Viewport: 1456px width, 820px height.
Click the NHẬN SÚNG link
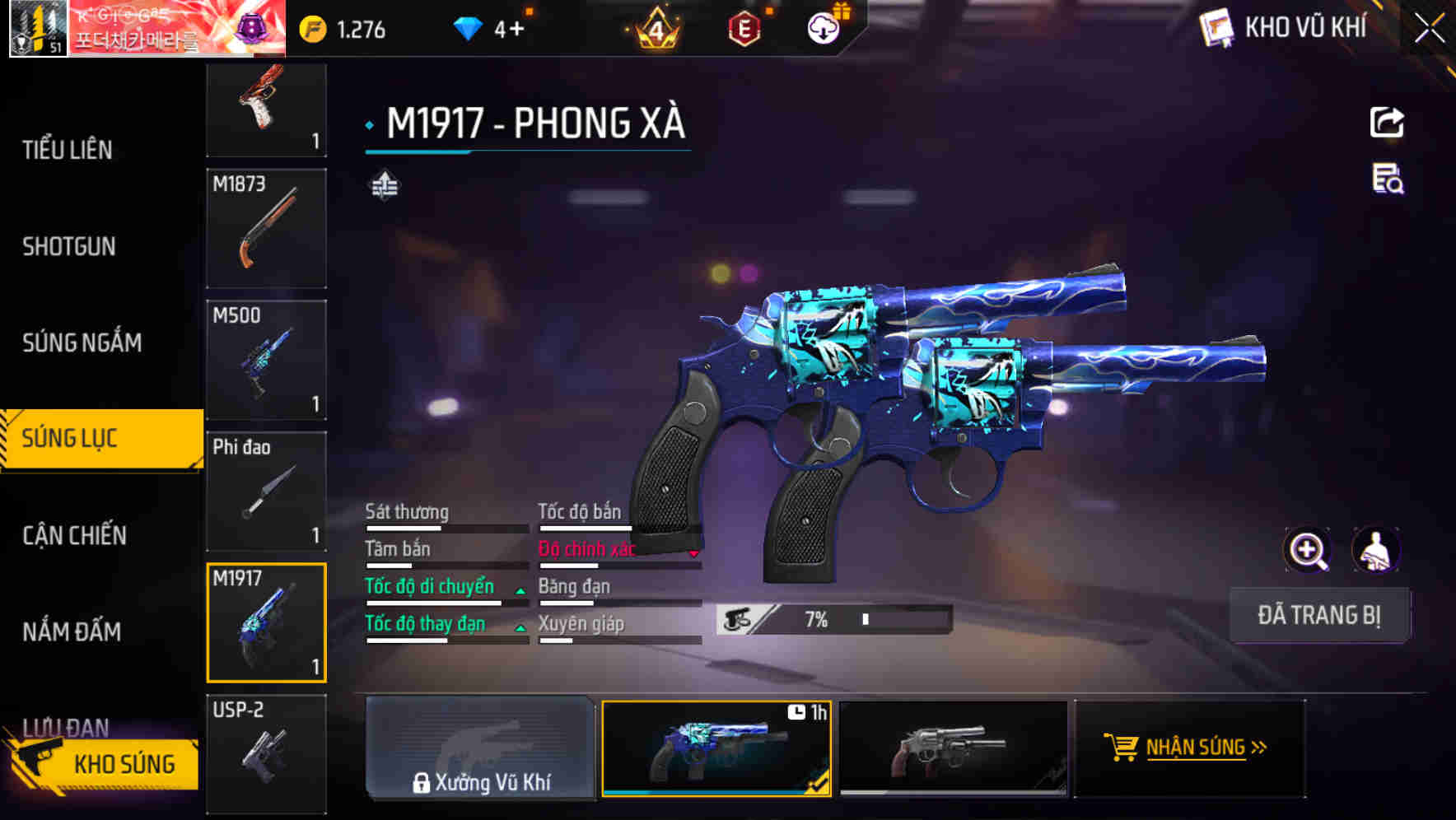(x=1189, y=748)
